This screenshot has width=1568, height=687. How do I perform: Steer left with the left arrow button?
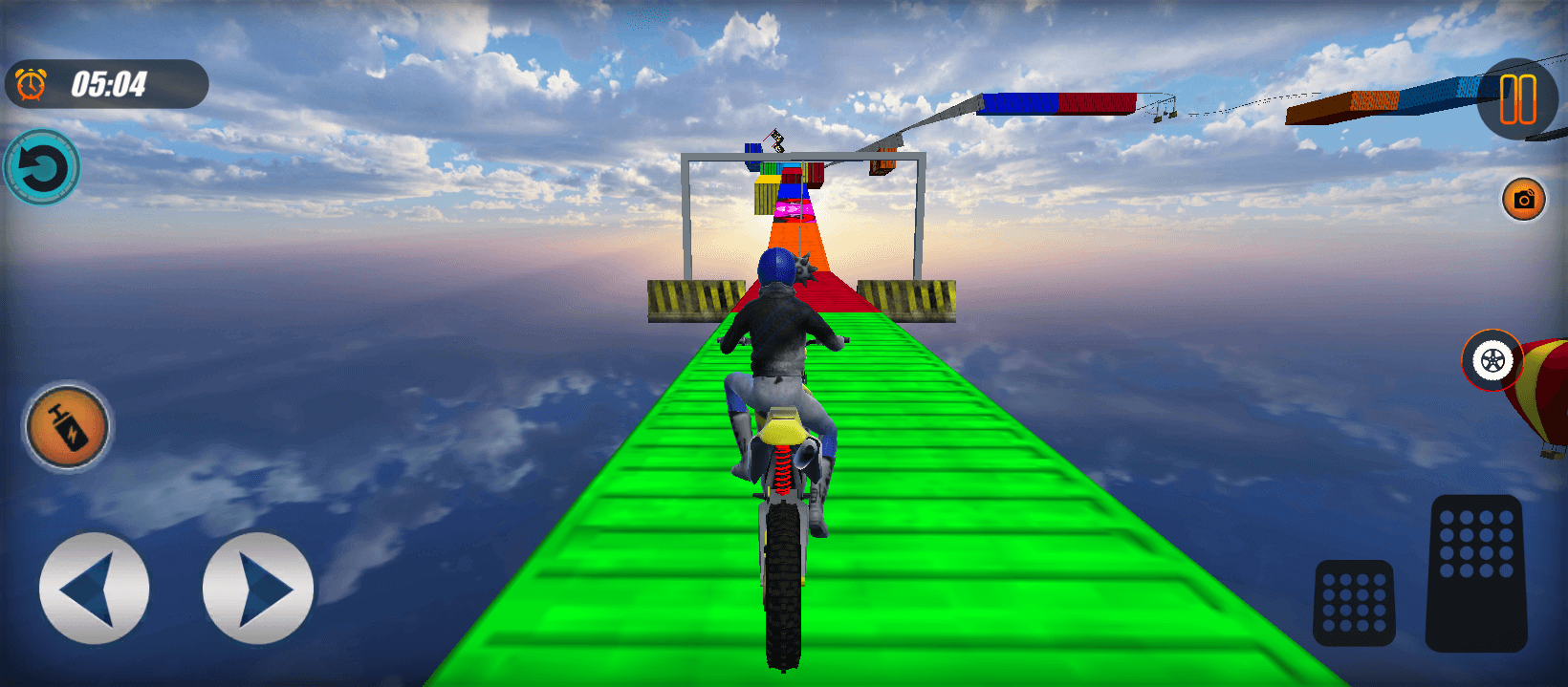(x=94, y=588)
